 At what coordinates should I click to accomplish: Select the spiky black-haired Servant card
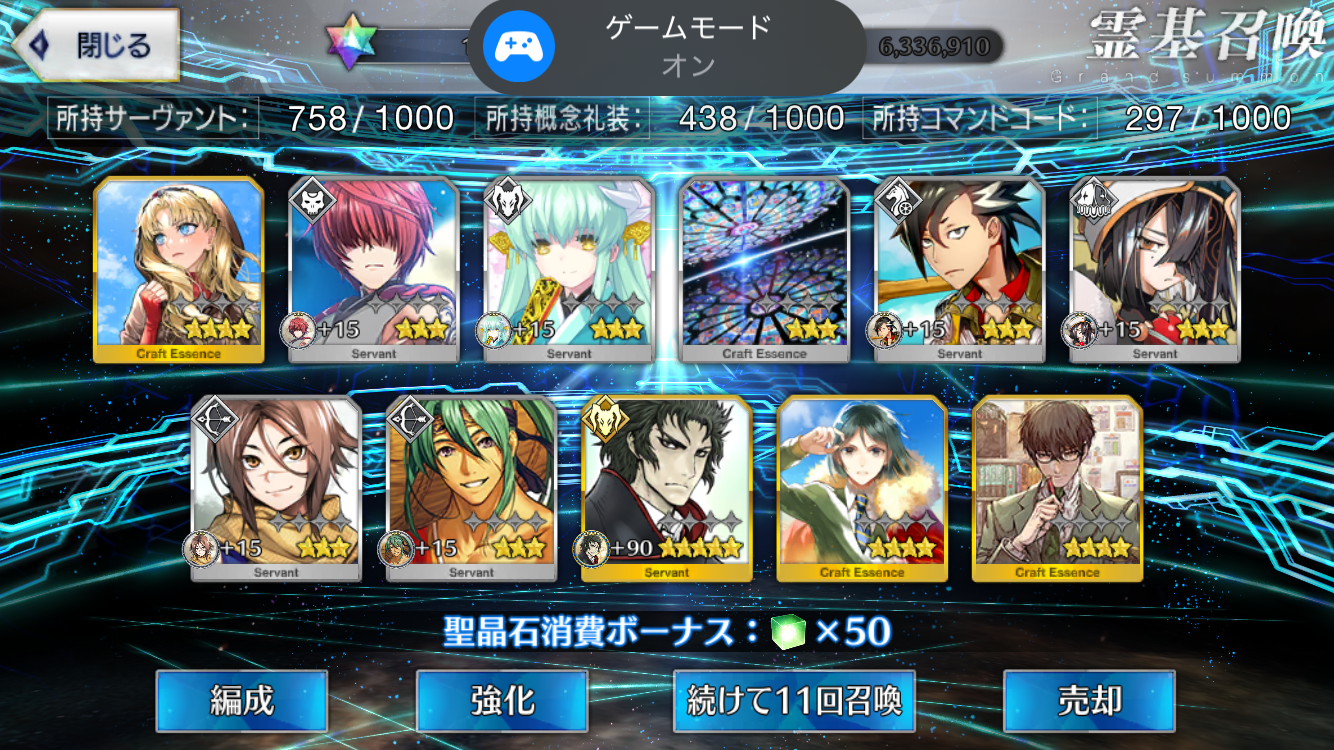(x=960, y=269)
